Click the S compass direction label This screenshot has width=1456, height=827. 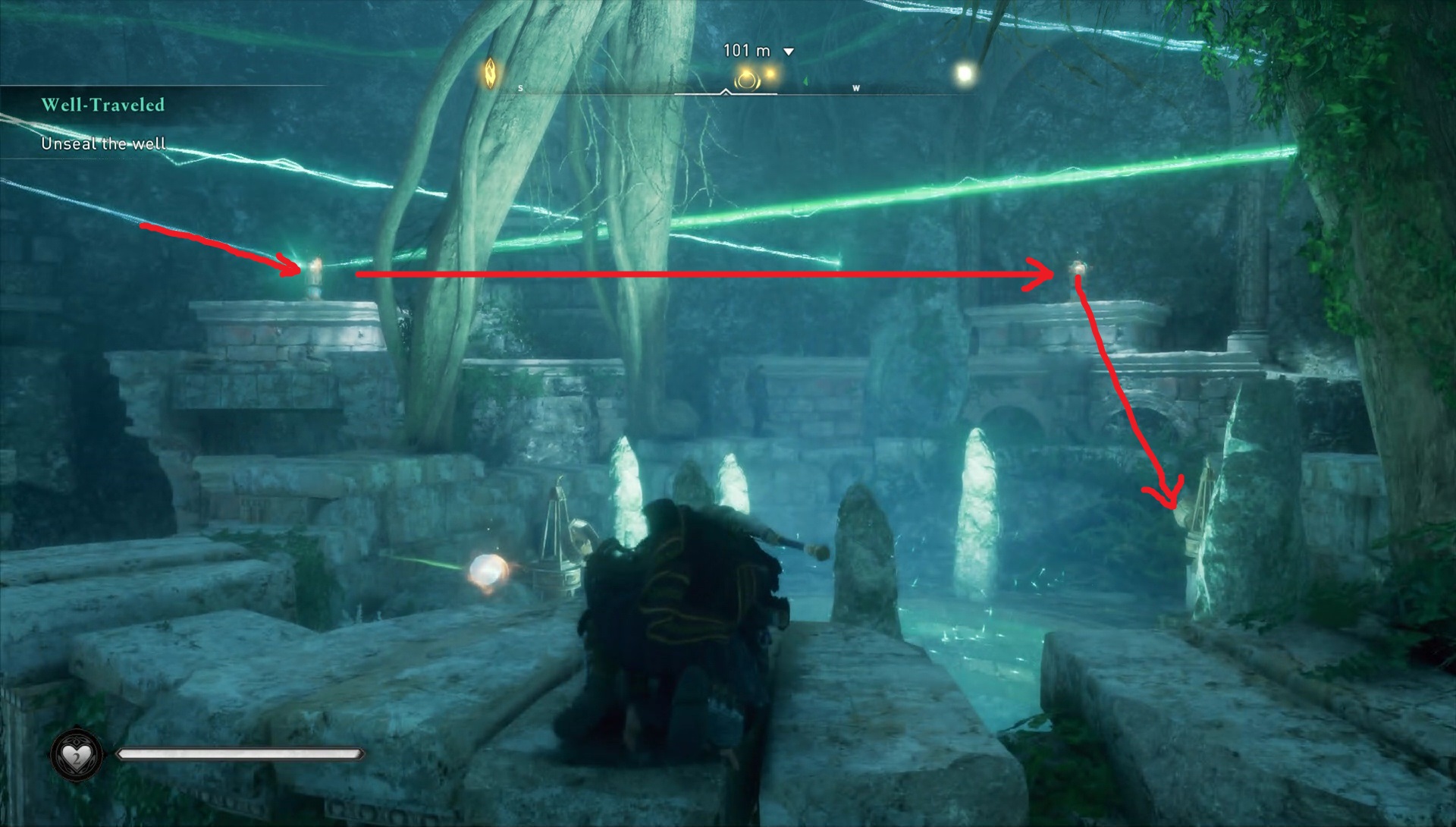point(519,86)
